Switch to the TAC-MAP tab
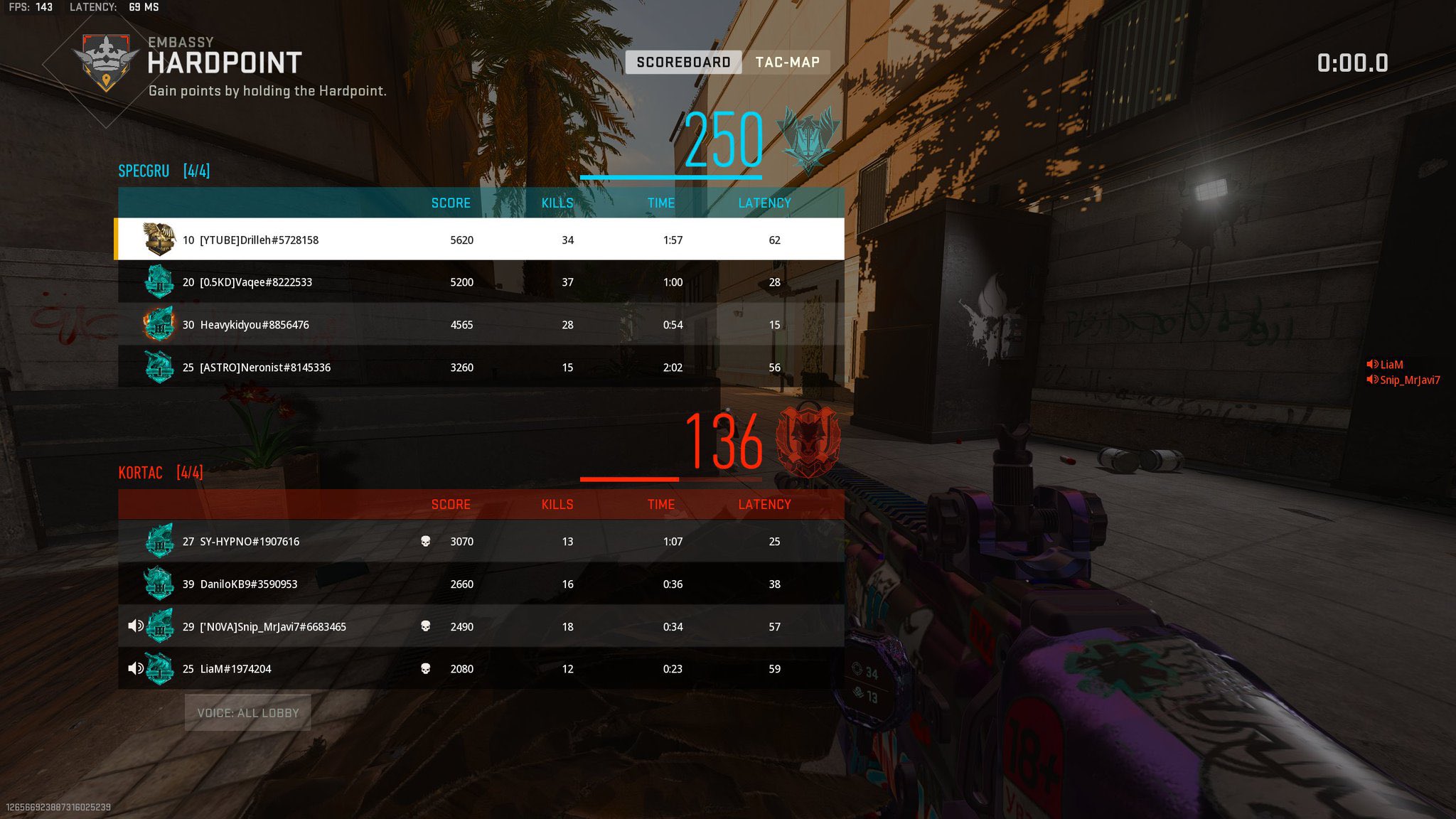 [x=786, y=62]
